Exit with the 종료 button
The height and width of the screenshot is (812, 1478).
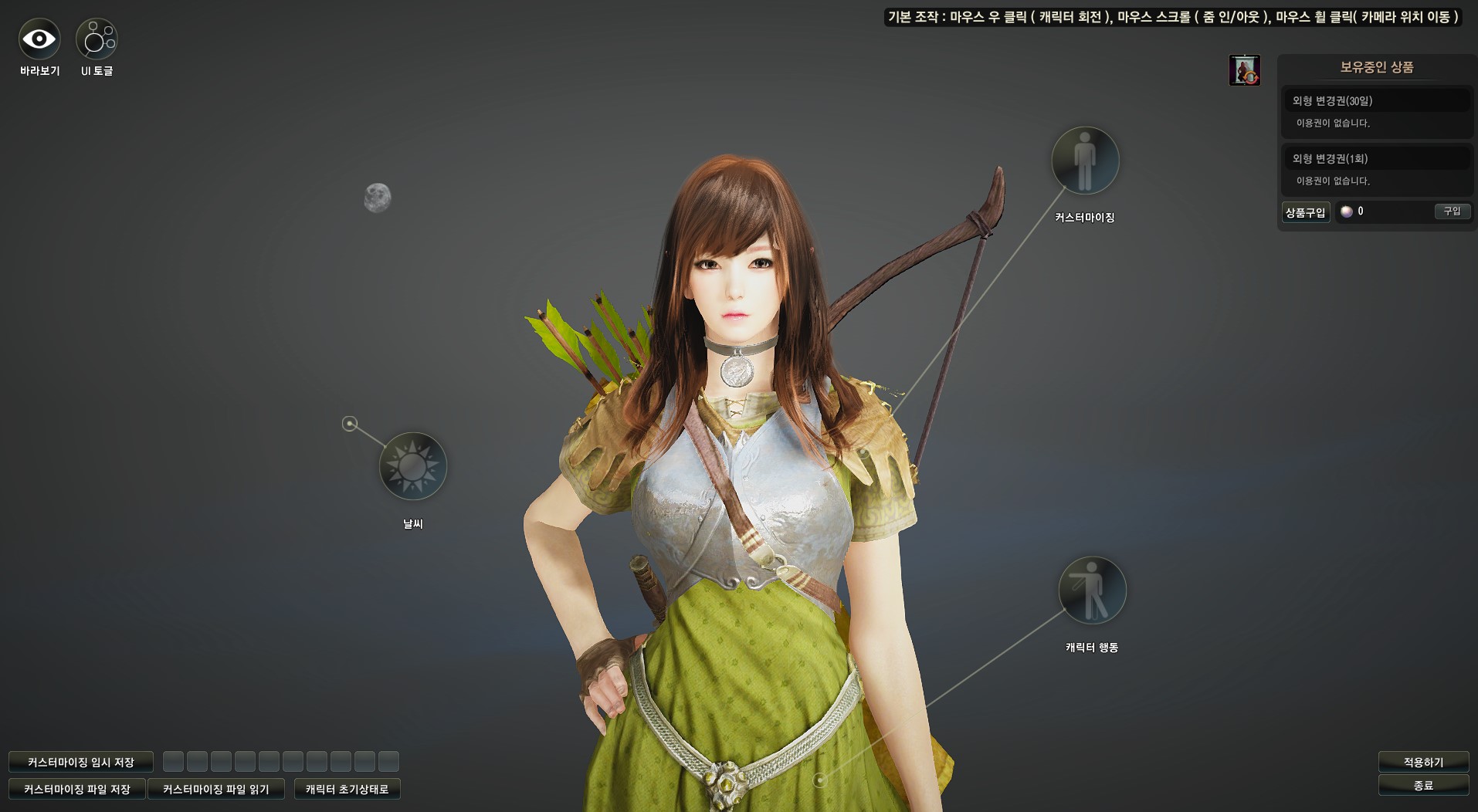(1423, 785)
